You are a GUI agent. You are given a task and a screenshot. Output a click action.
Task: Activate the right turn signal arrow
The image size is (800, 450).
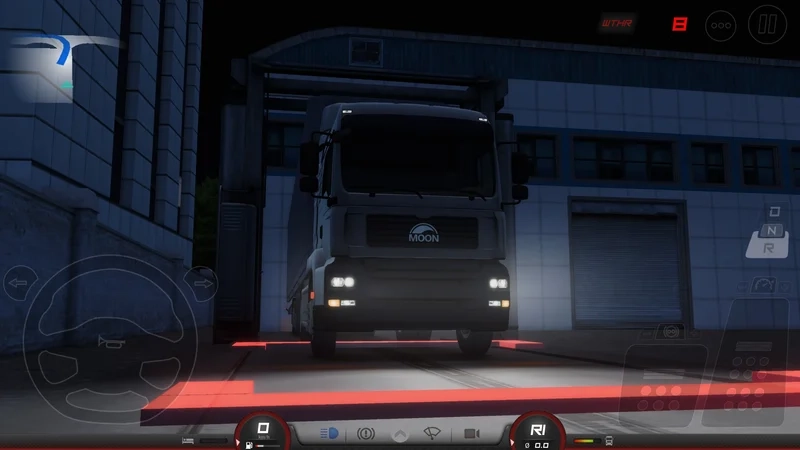point(203,284)
